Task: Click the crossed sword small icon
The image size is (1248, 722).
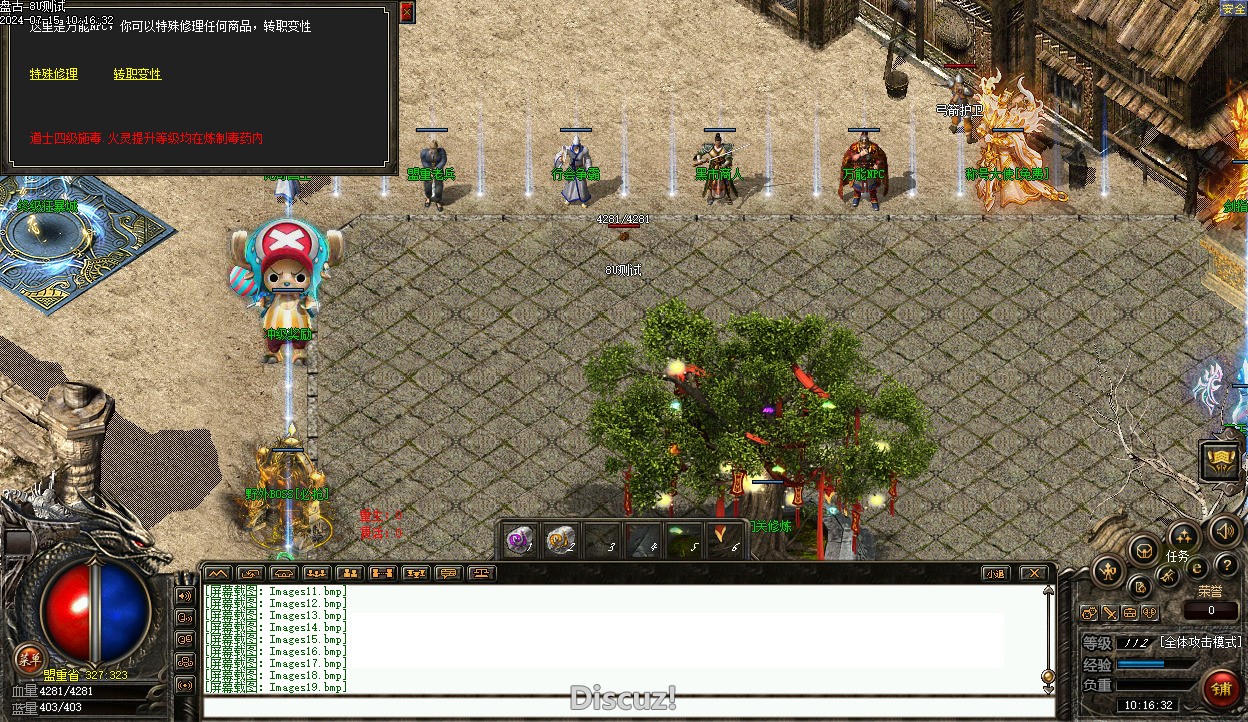Action: pyautogui.click(x=1110, y=613)
